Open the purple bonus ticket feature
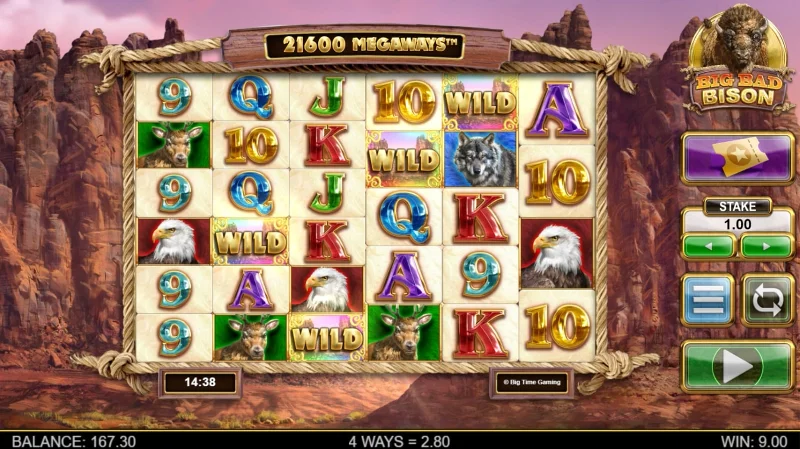Viewport: 800px width, 449px height. [738, 158]
